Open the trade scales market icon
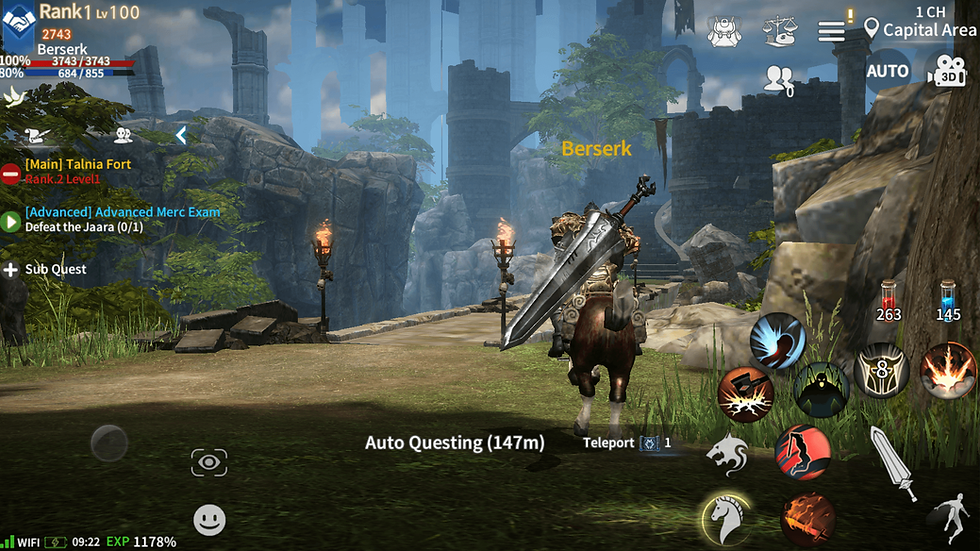The height and width of the screenshot is (551, 980). (778, 30)
